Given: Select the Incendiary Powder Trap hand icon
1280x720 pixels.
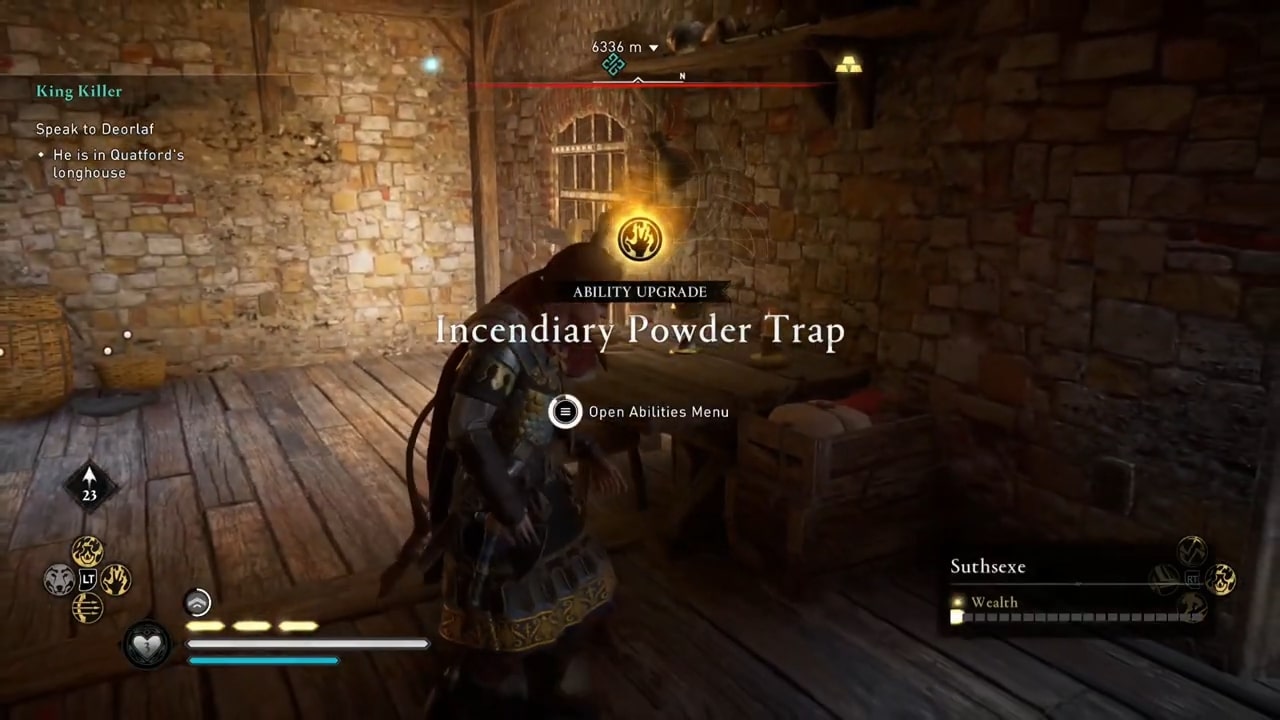Looking at the screenshot, I should coord(640,237).
